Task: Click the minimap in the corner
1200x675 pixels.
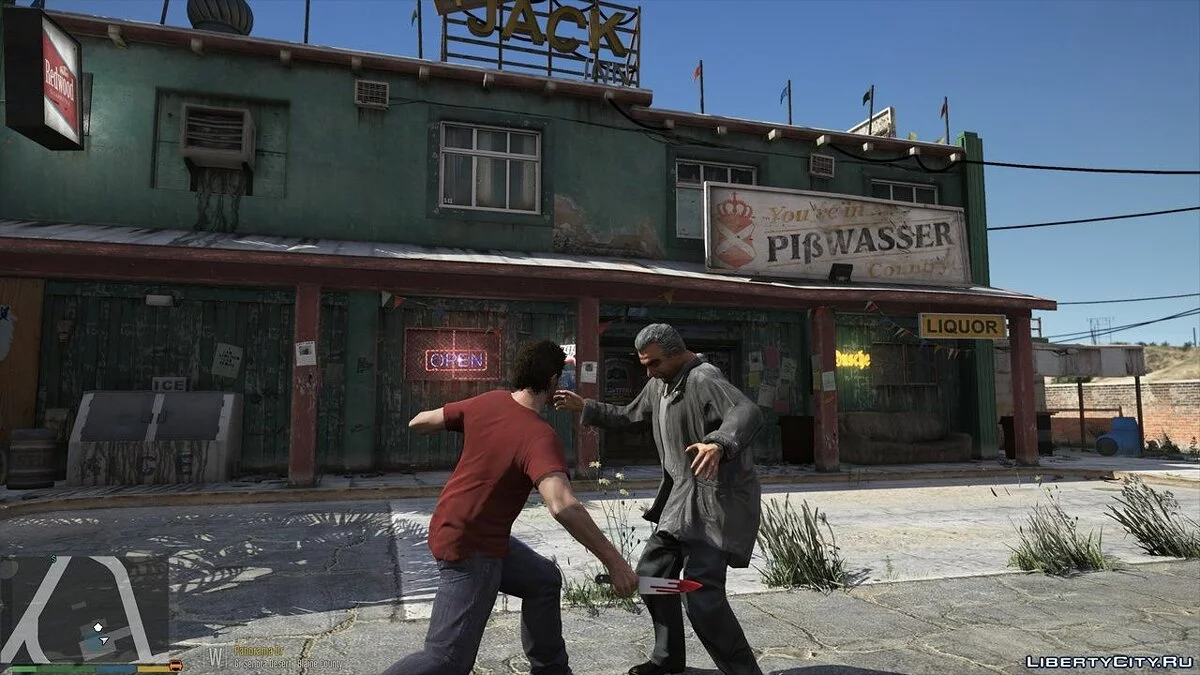Action: pyautogui.click(x=84, y=609)
